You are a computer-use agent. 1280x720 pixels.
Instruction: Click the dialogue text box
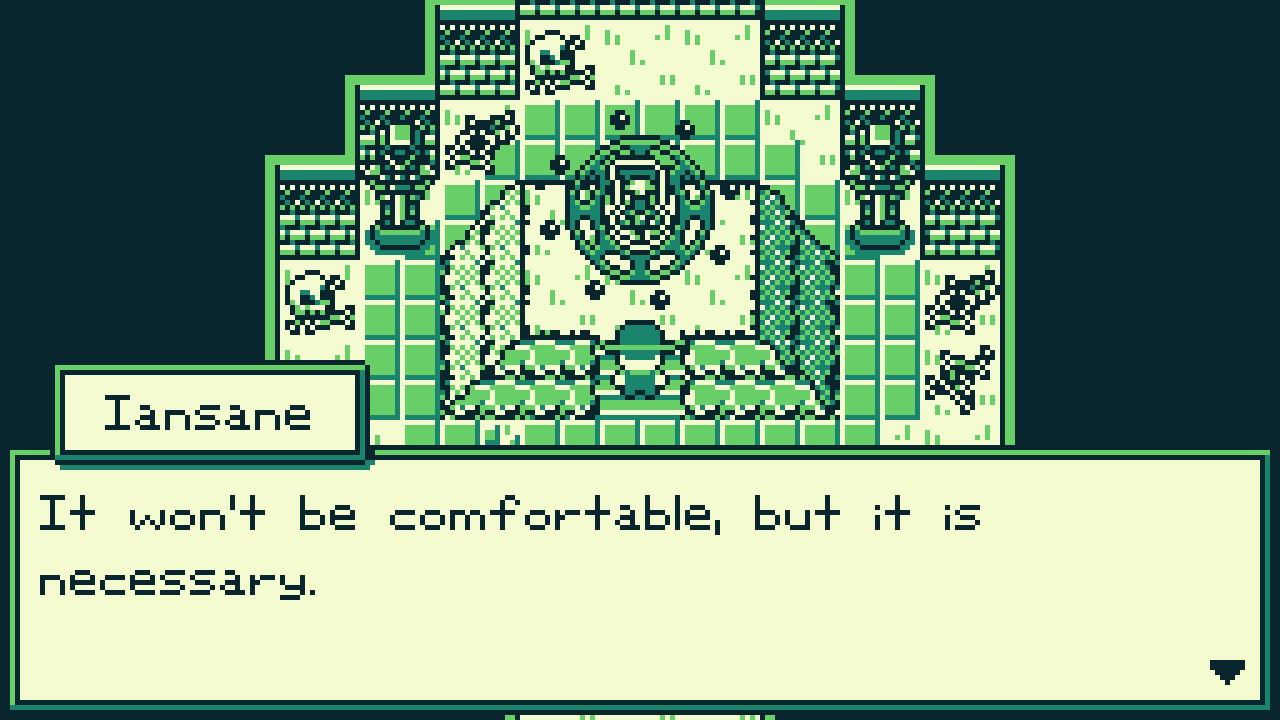pyautogui.click(x=640, y=580)
